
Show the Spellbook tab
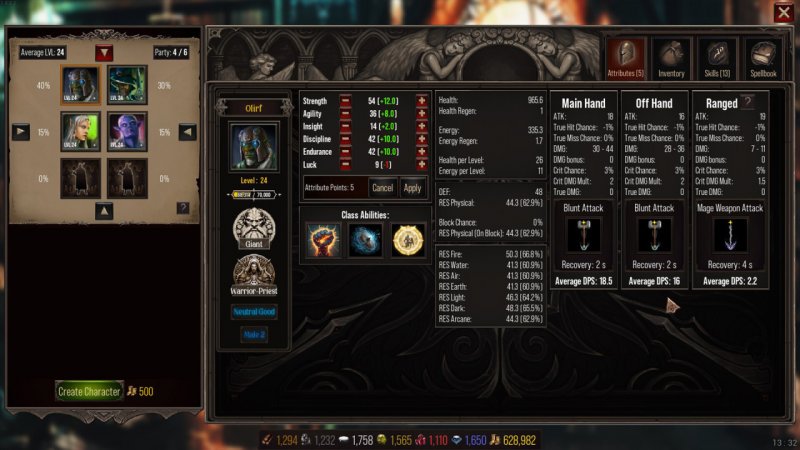763,58
